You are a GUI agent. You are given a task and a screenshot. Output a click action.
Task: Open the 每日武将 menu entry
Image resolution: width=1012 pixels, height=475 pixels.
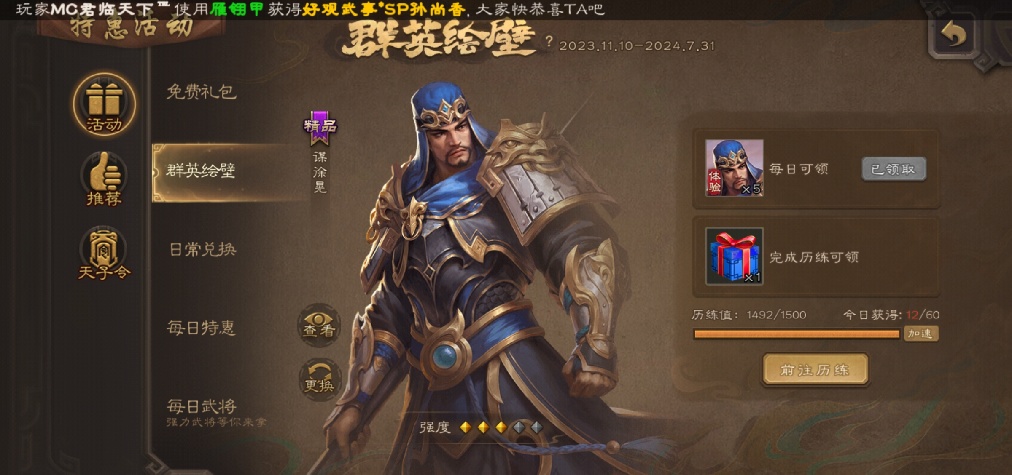point(201,408)
